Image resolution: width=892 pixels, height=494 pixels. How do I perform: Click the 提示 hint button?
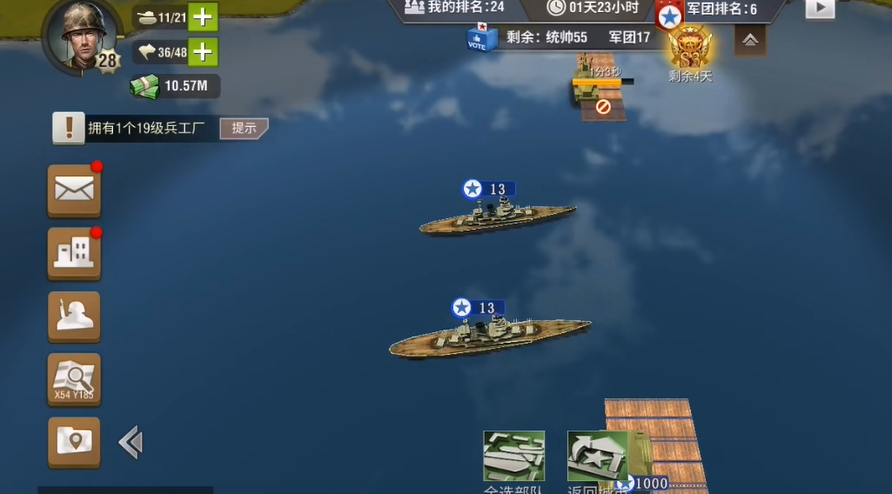pyautogui.click(x=244, y=128)
